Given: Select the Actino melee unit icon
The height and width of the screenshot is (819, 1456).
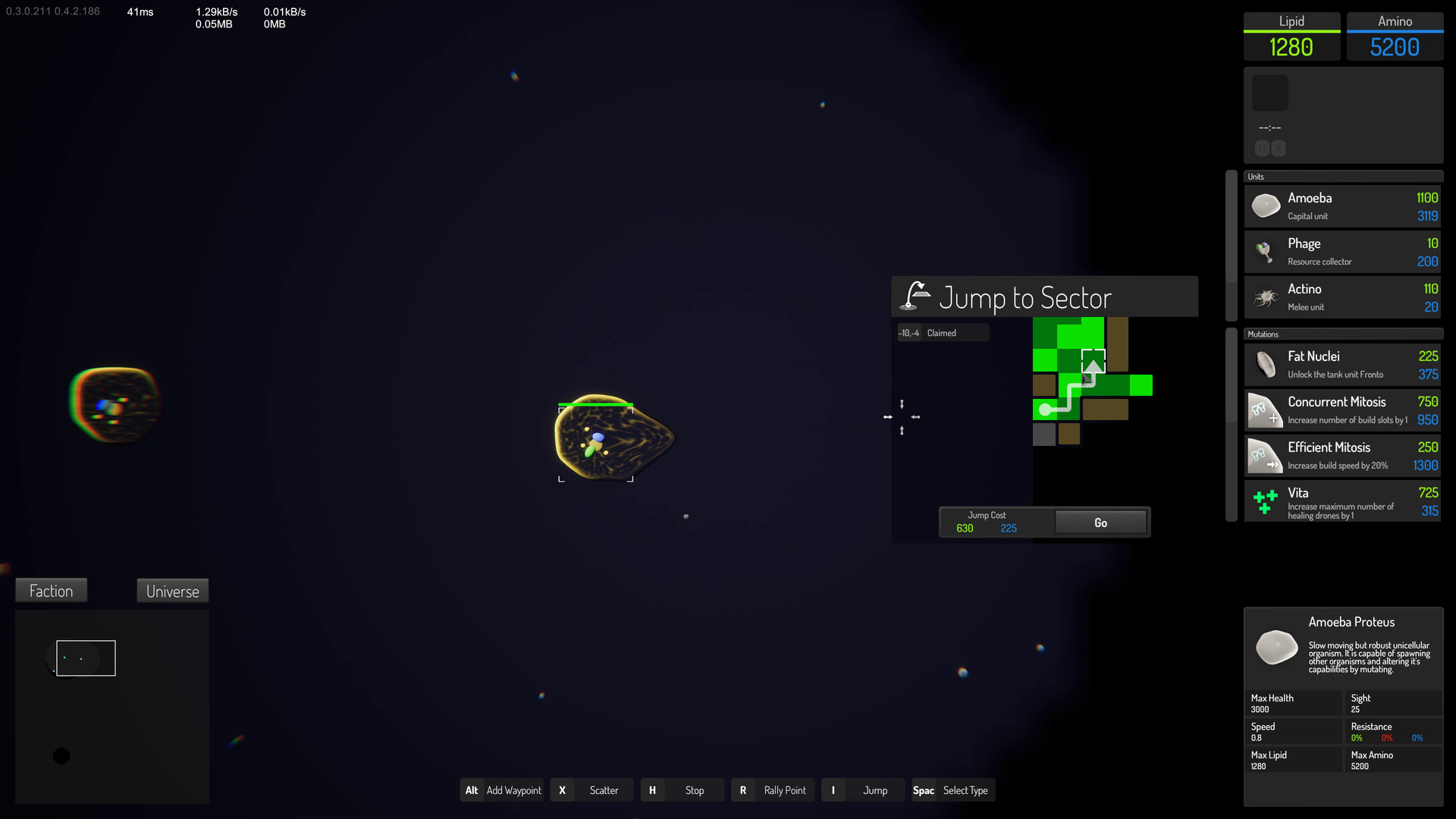Looking at the screenshot, I should pos(1265,297).
